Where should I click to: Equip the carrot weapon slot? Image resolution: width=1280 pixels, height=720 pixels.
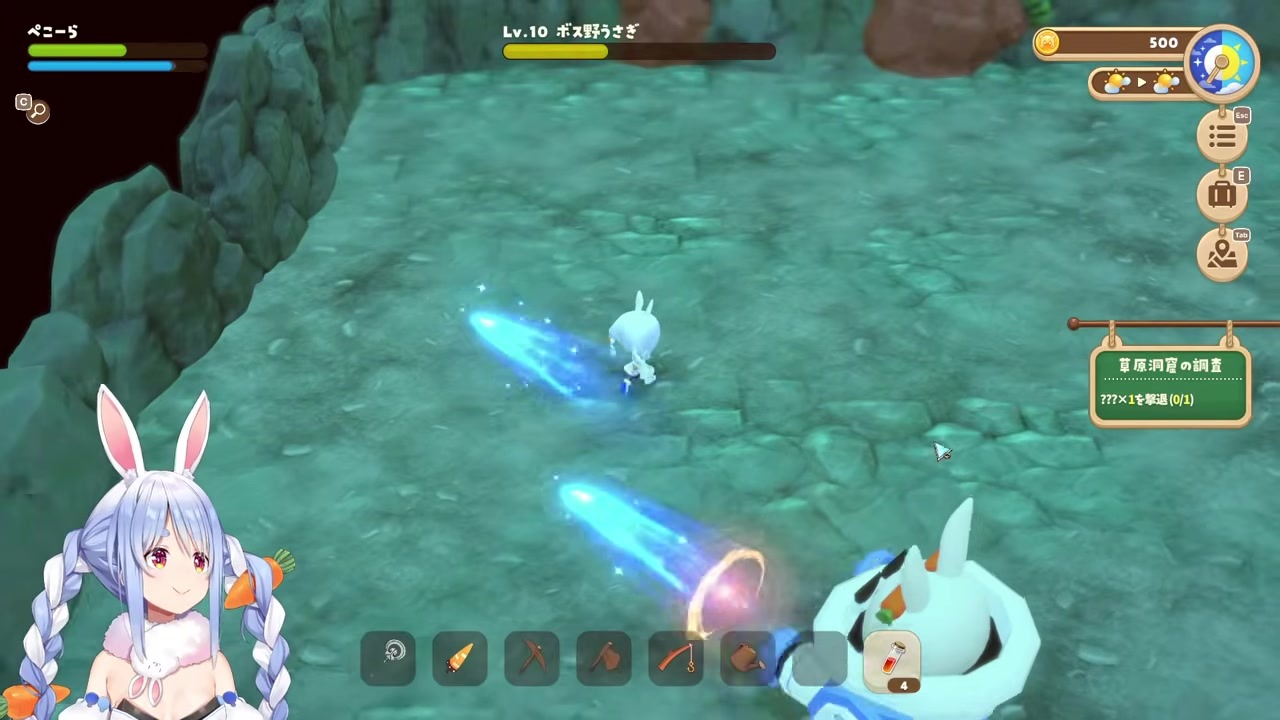(460, 658)
